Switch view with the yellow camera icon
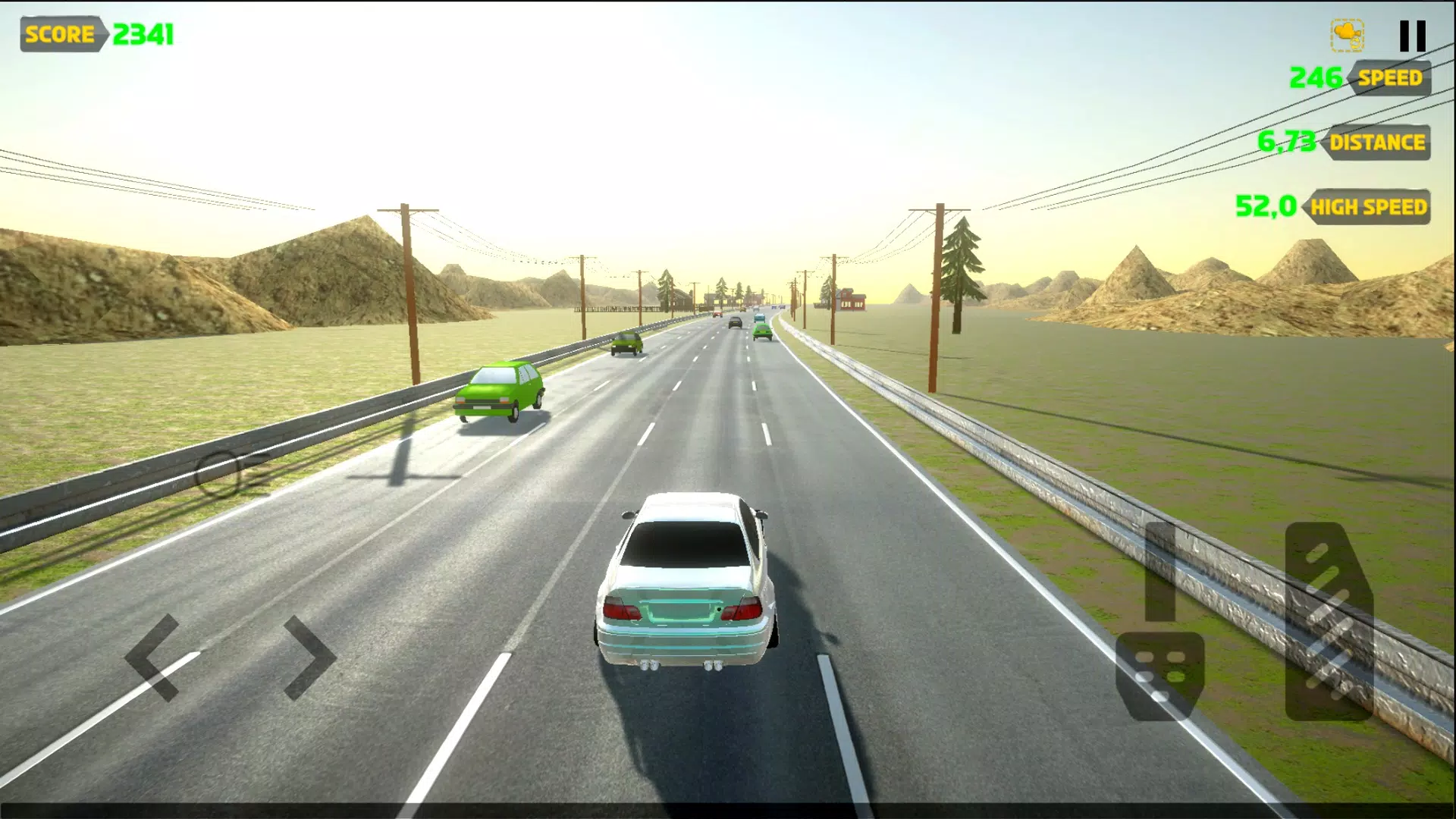 (1348, 36)
